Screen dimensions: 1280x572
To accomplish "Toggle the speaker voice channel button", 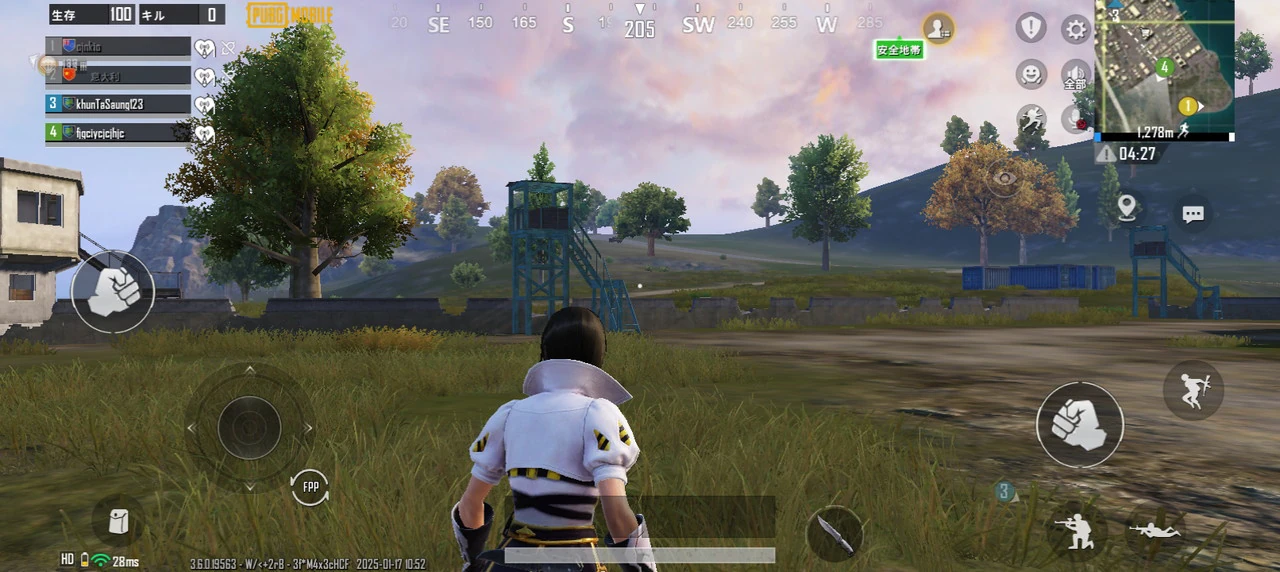I will point(1076,75).
